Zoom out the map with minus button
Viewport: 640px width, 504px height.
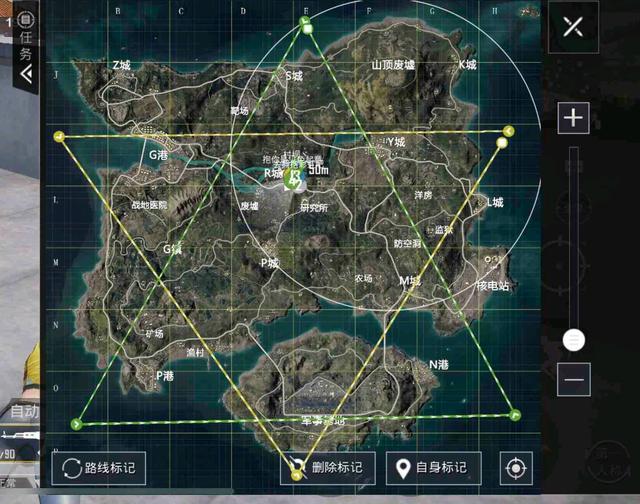tap(574, 379)
